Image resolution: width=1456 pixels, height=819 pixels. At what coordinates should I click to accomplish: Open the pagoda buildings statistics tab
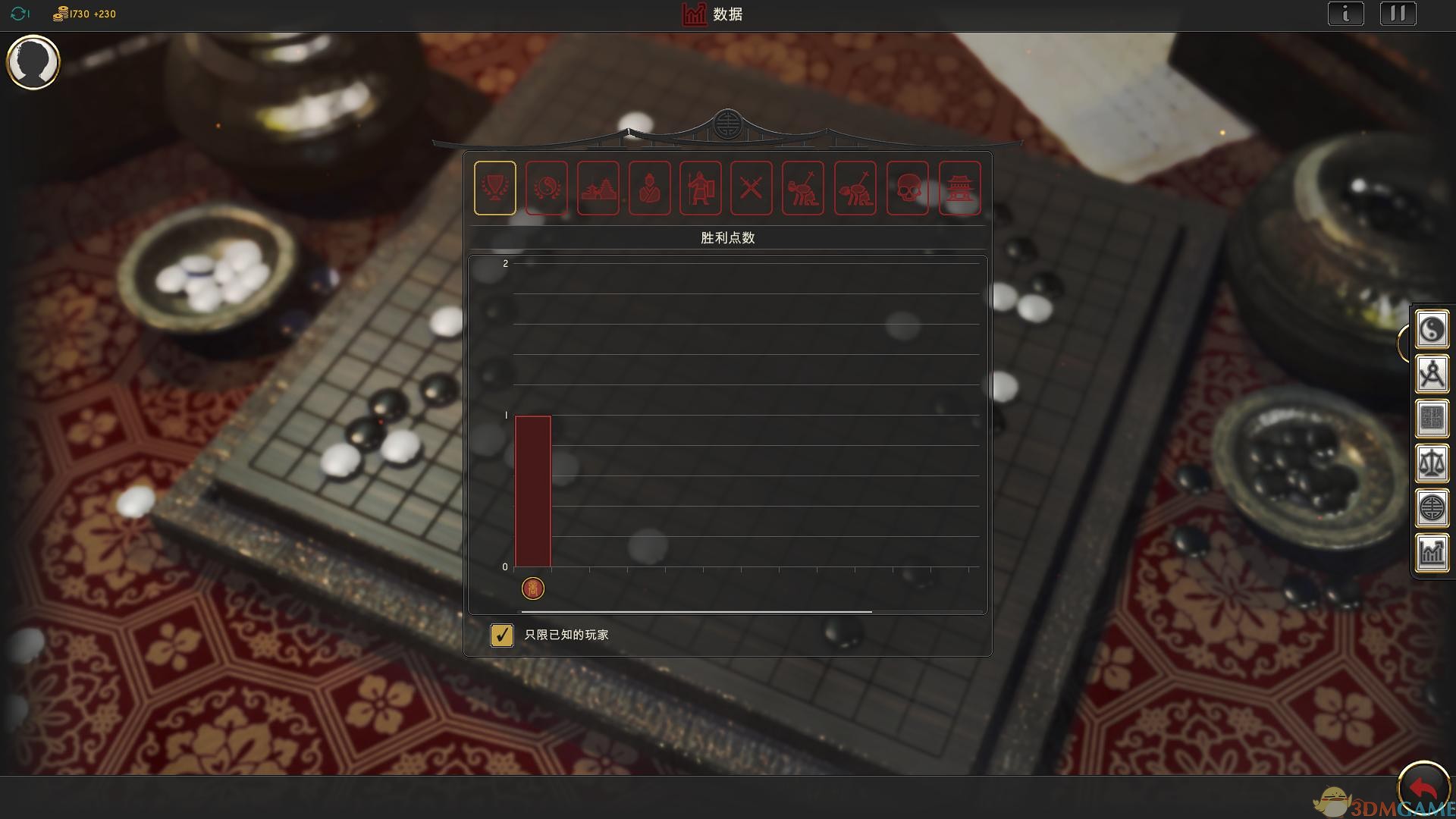[x=598, y=188]
